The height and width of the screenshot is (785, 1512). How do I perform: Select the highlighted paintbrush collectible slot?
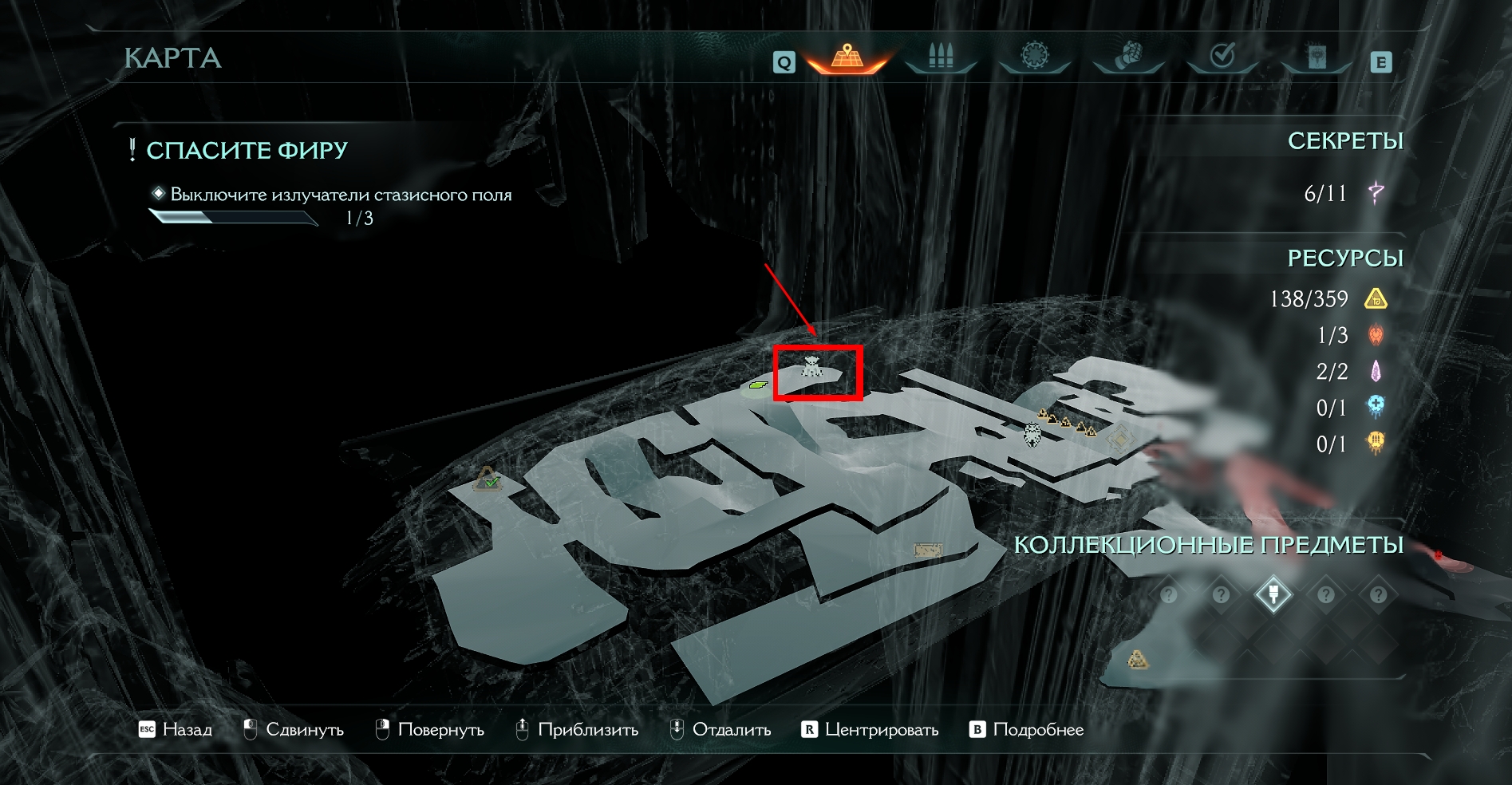[x=1273, y=594]
